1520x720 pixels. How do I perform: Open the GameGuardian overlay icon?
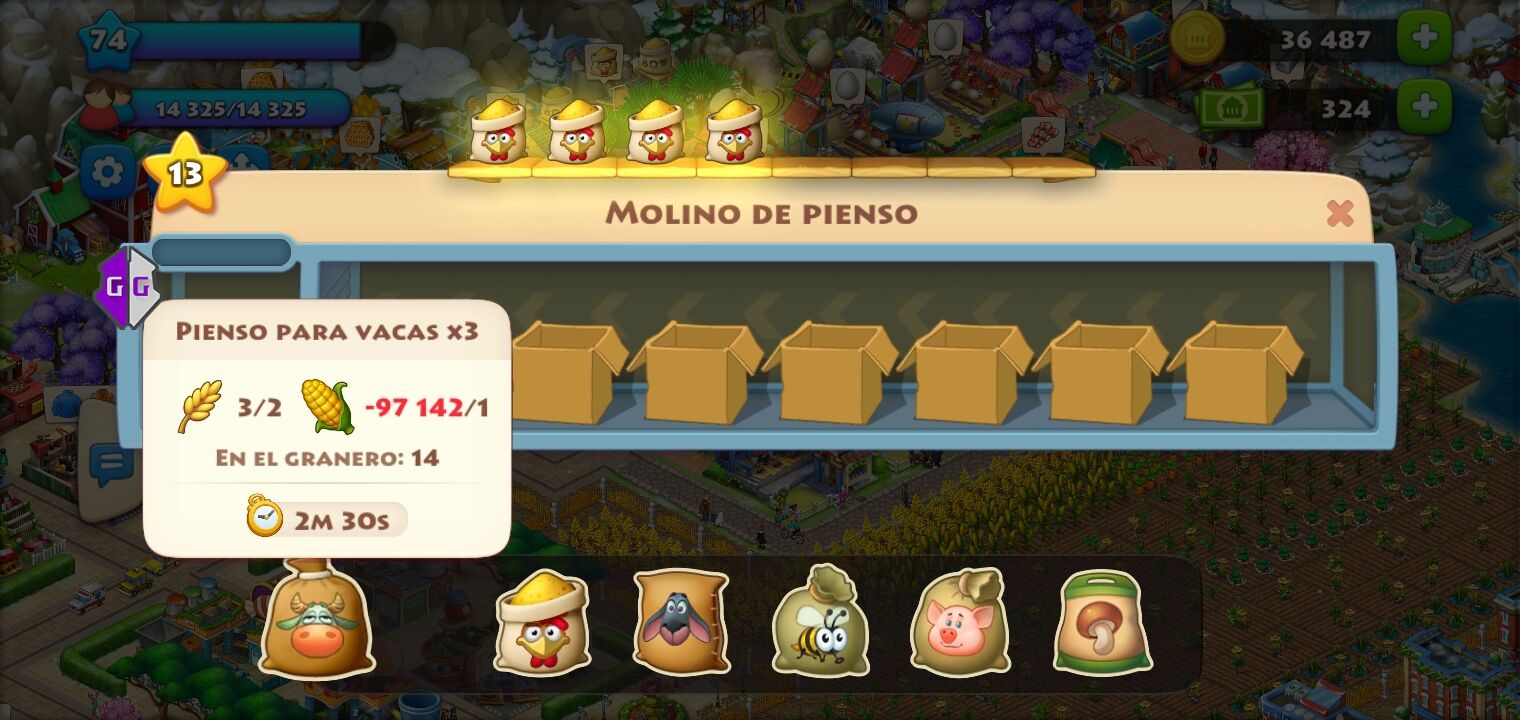coord(128,288)
